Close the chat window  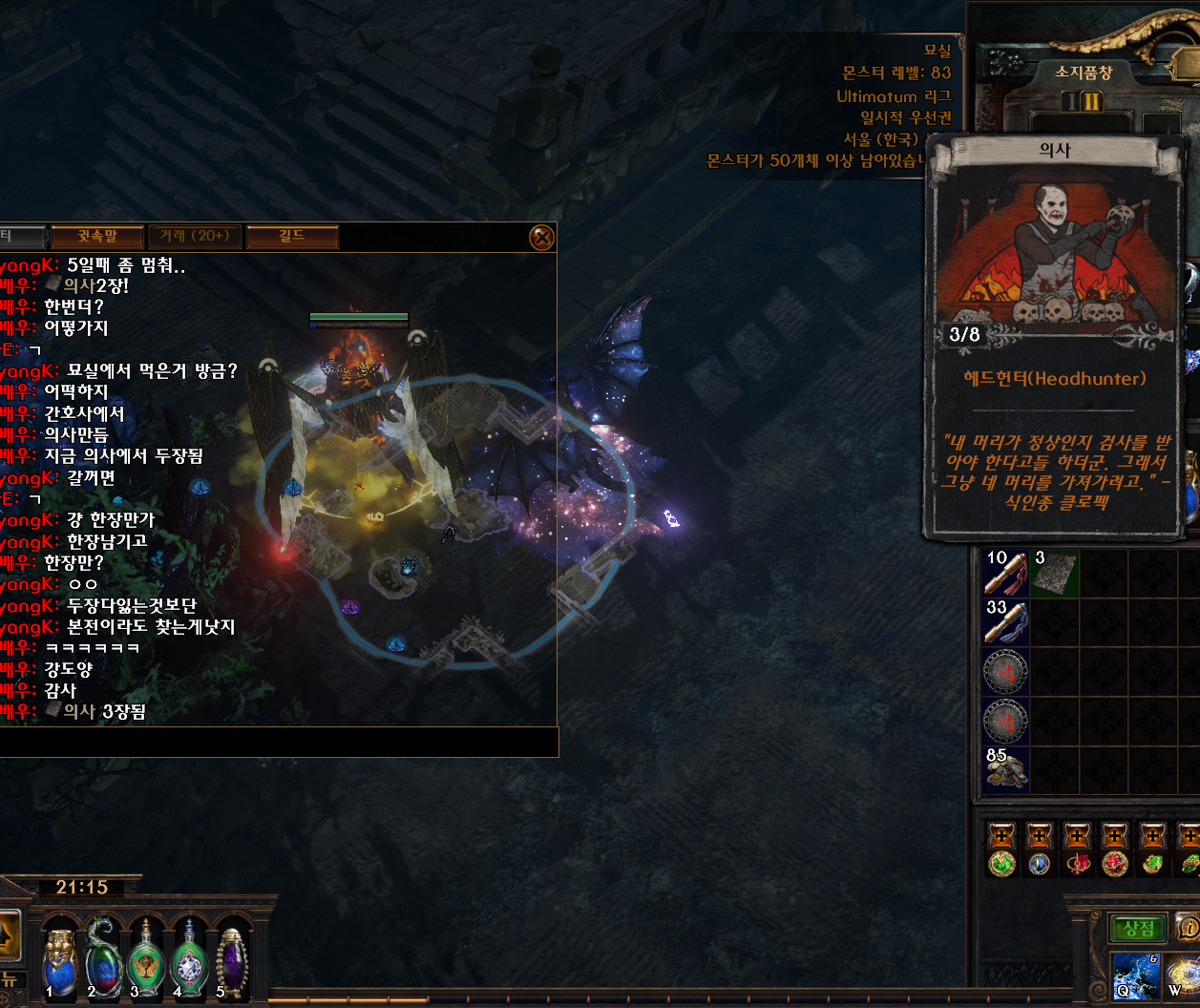[x=541, y=237]
